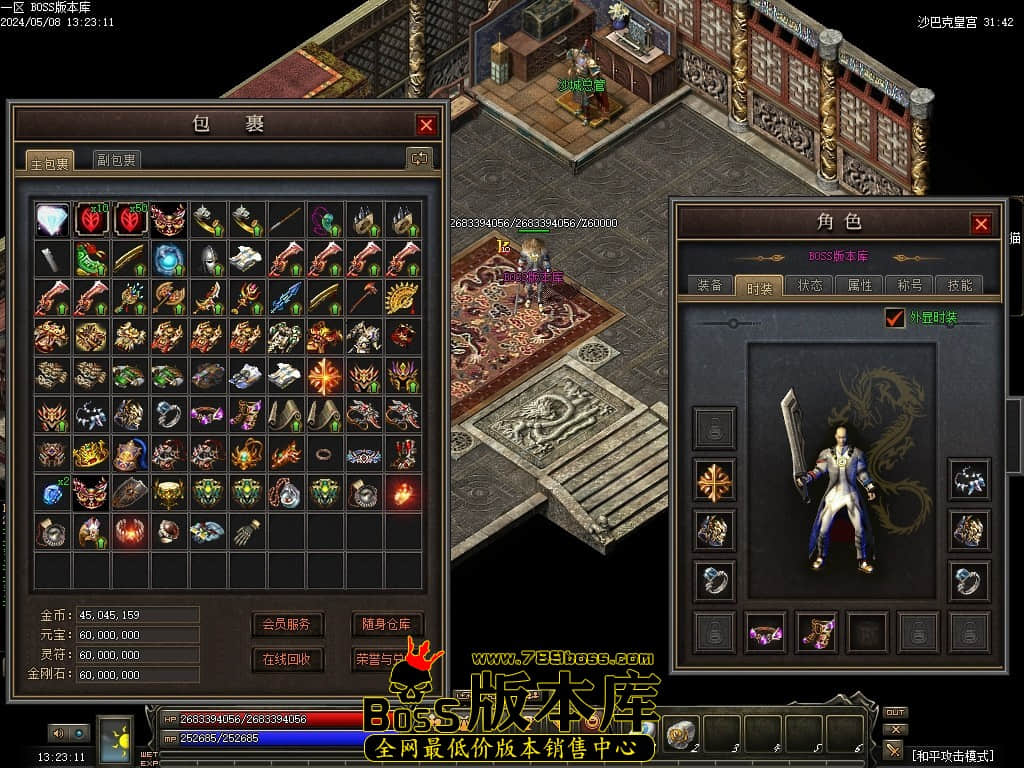1024x768 pixels.
Task: Click the sort/refresh arrows button in bag
Action: pyautogui.click(x=418, y=158)
